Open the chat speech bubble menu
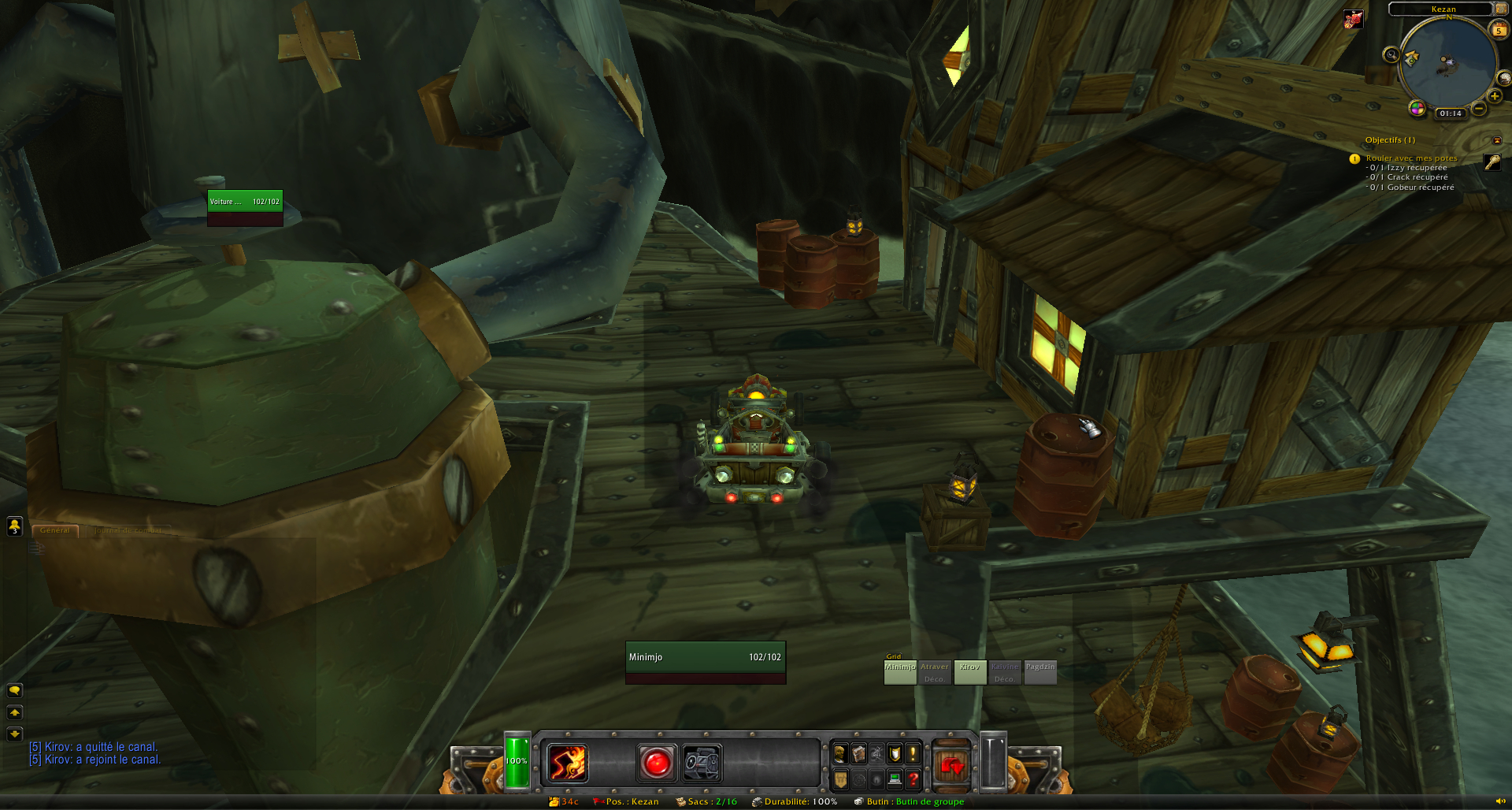The width and height of the screenshot is (1512, 810). click(14, 690)
